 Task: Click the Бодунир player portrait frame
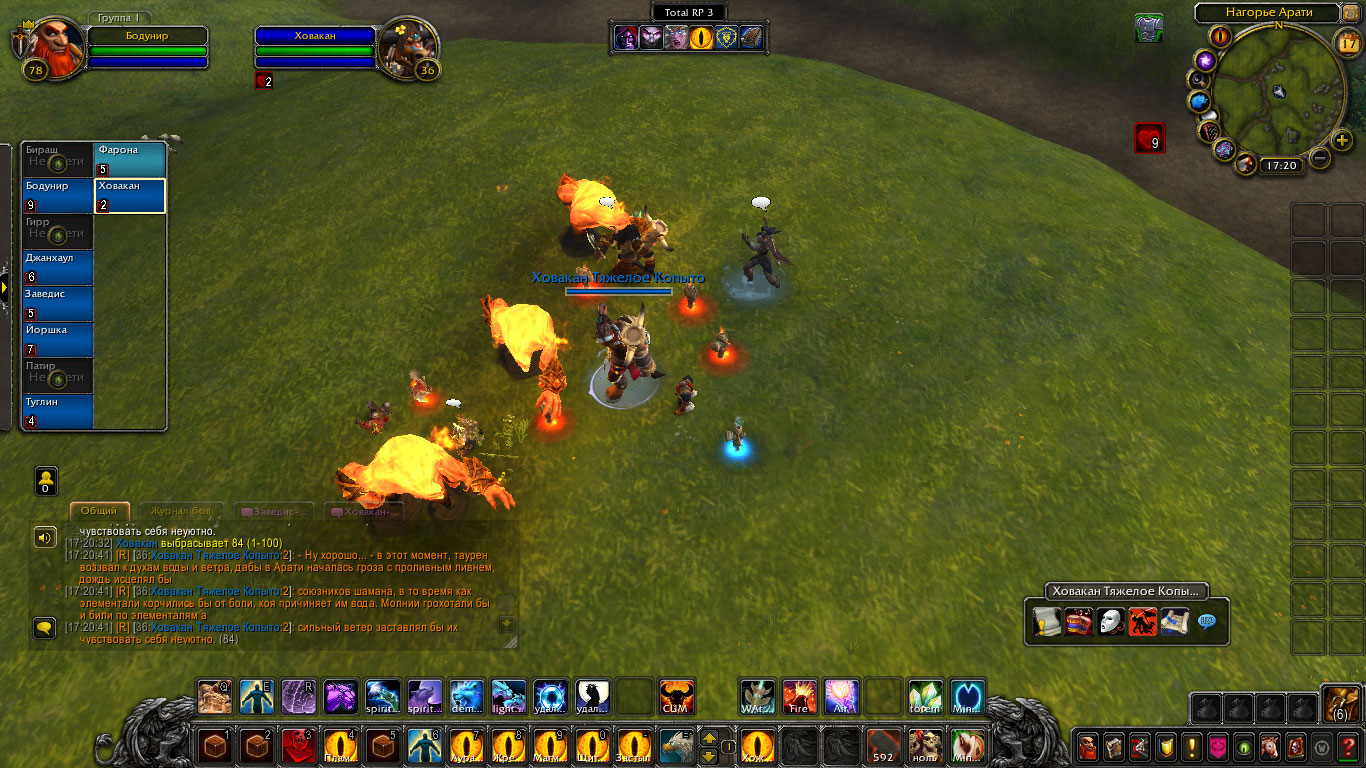[x=46, y=46]
